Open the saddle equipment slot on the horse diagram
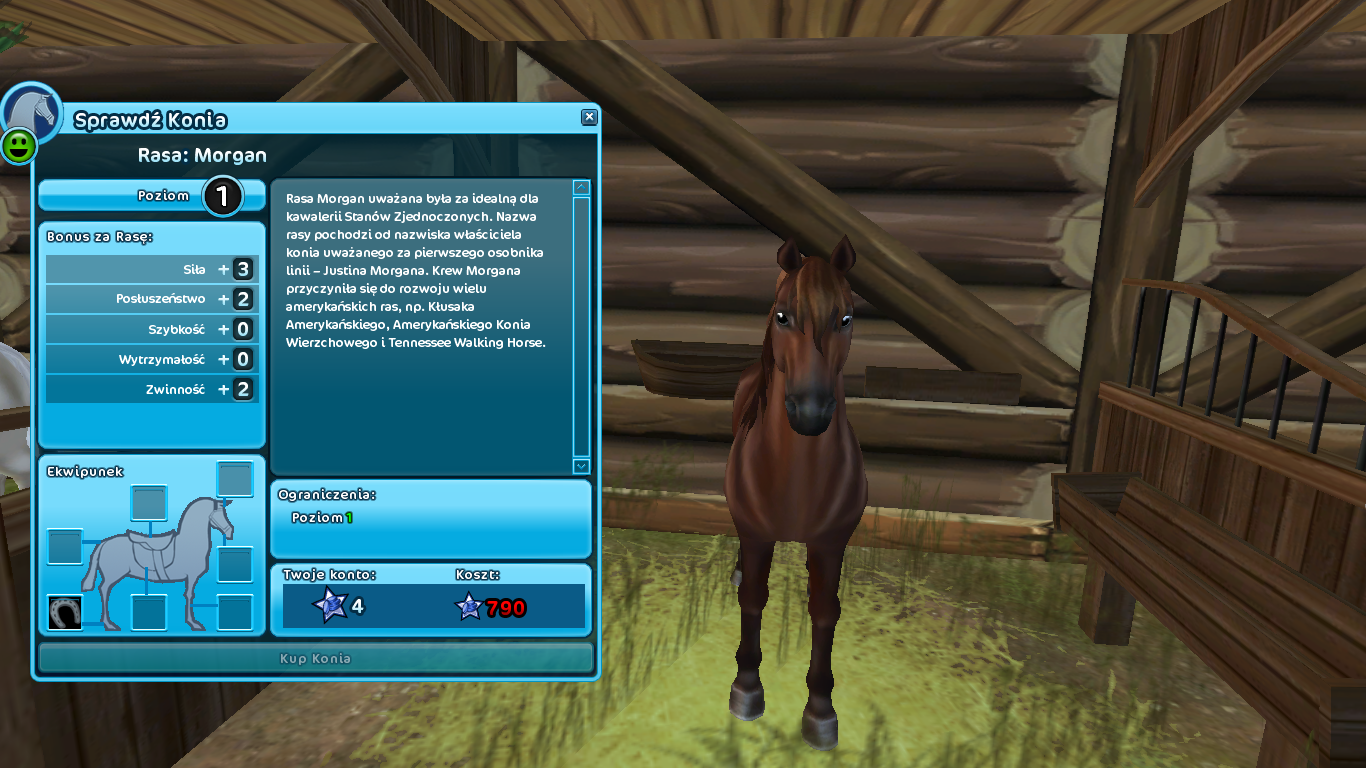 click(150, 504)
